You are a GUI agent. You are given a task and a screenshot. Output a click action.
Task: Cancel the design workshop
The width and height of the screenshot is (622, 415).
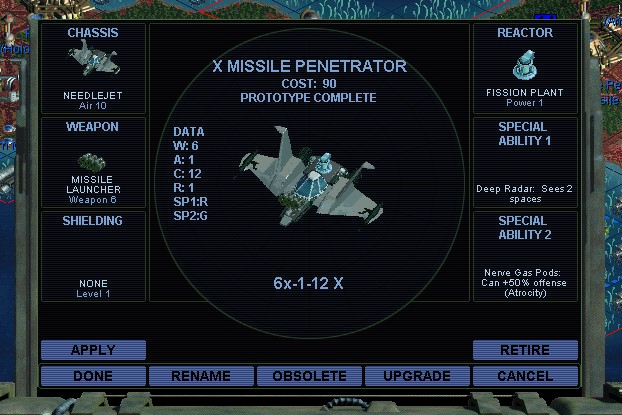[x=525, y=376]
